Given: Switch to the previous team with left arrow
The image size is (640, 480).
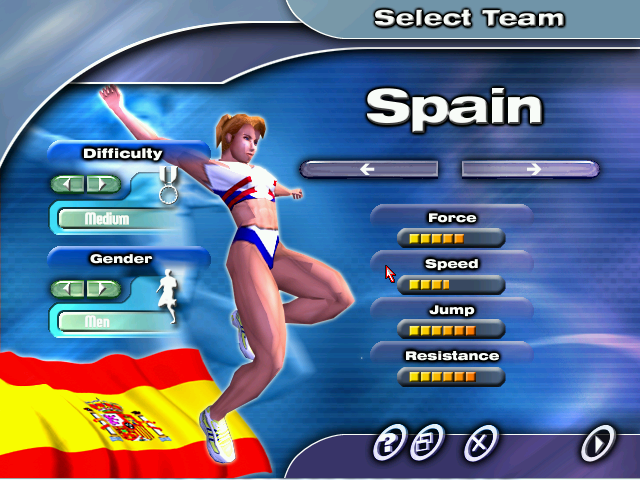Looking at the screenshot, I should (369, 169).
